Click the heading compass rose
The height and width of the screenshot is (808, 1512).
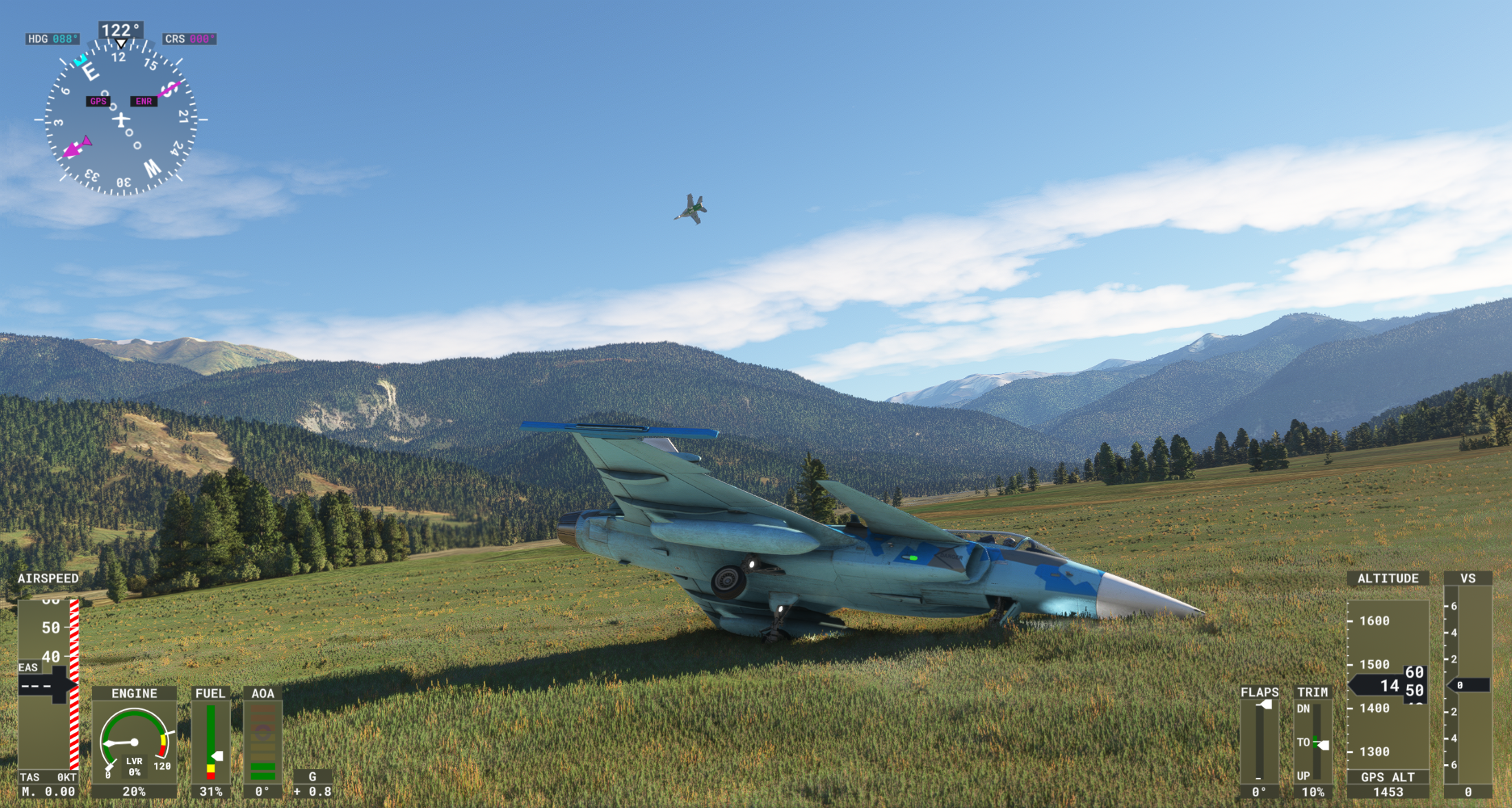[x=121, y=119]
